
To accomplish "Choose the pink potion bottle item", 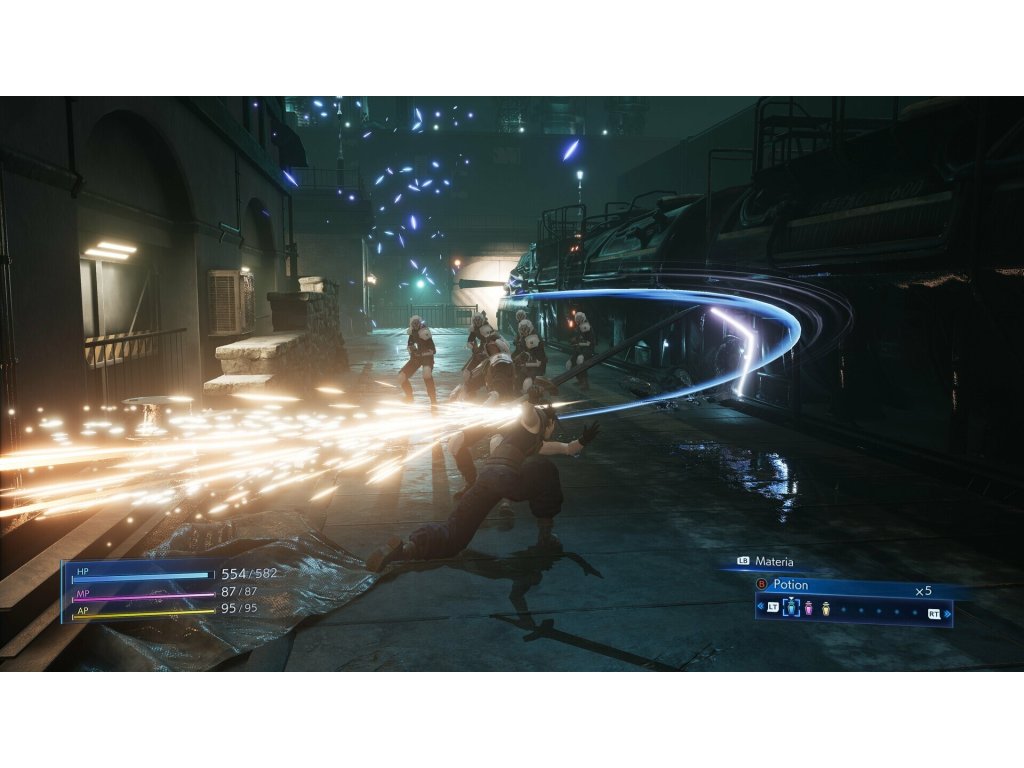I will click(809, 608).
